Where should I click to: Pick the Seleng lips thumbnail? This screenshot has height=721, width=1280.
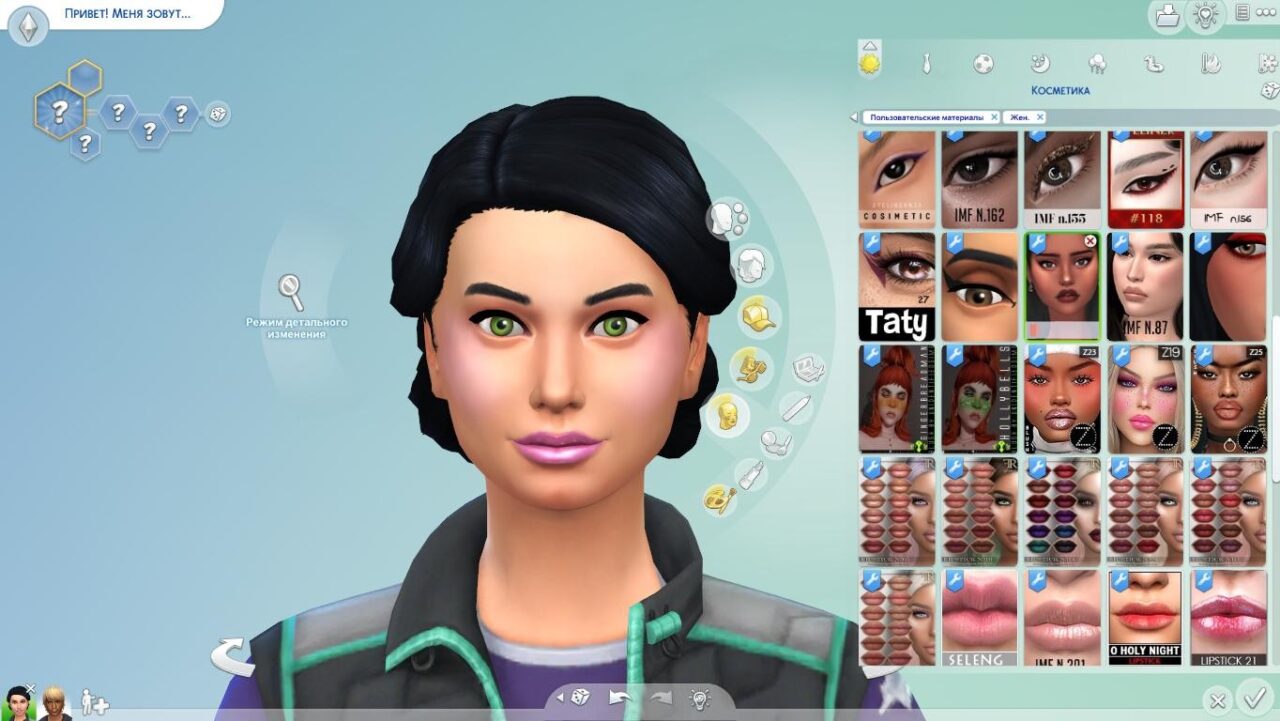(979, 617)
